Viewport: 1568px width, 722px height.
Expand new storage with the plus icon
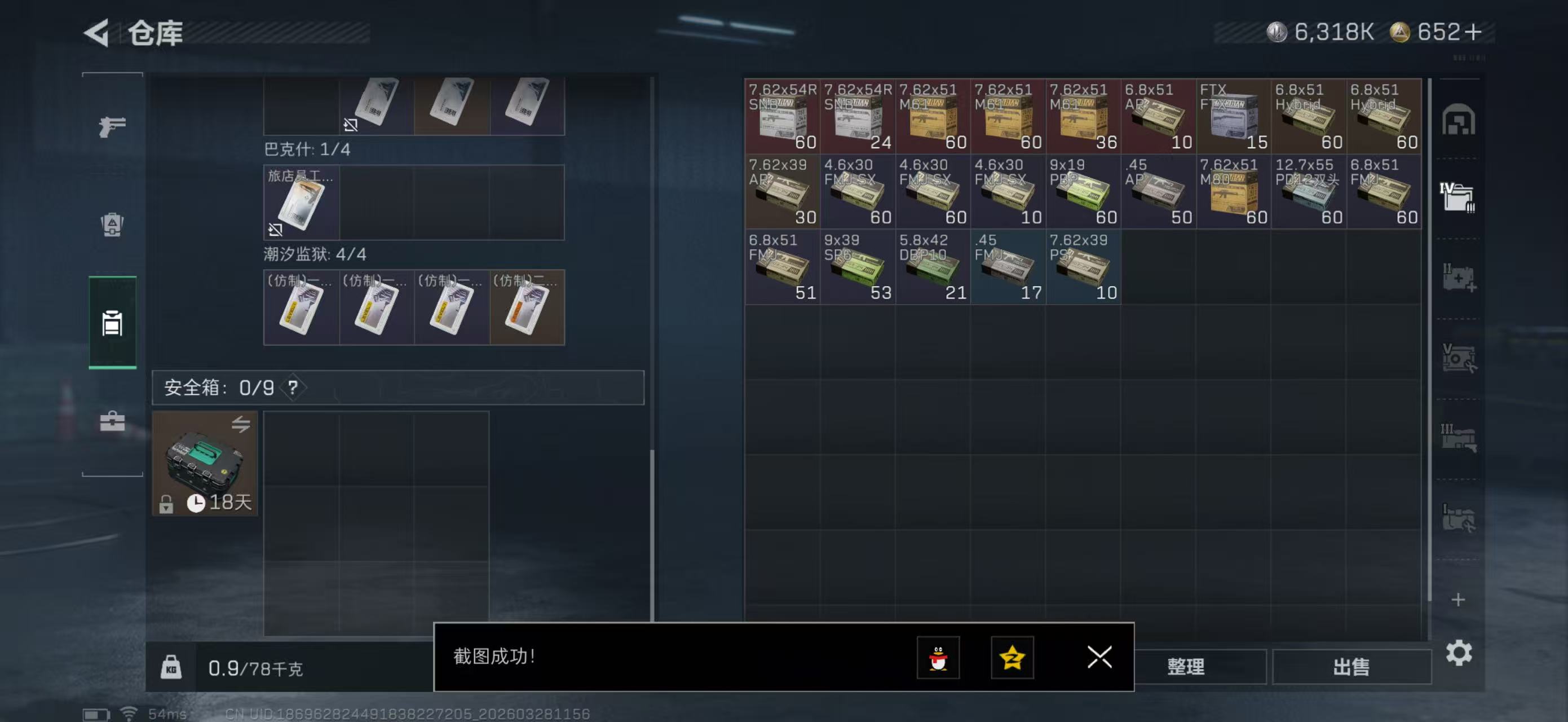1460,600
